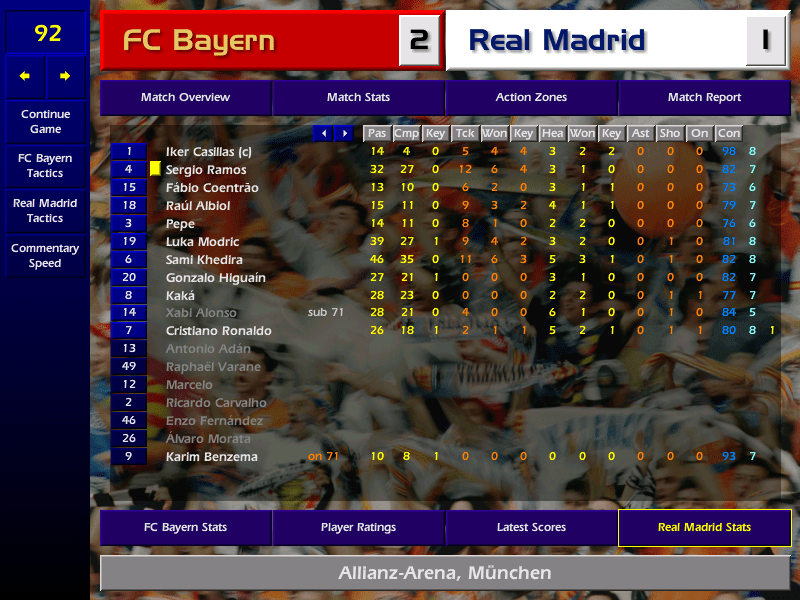
Task: Check the Latest Scores
Action: (531, 527)
